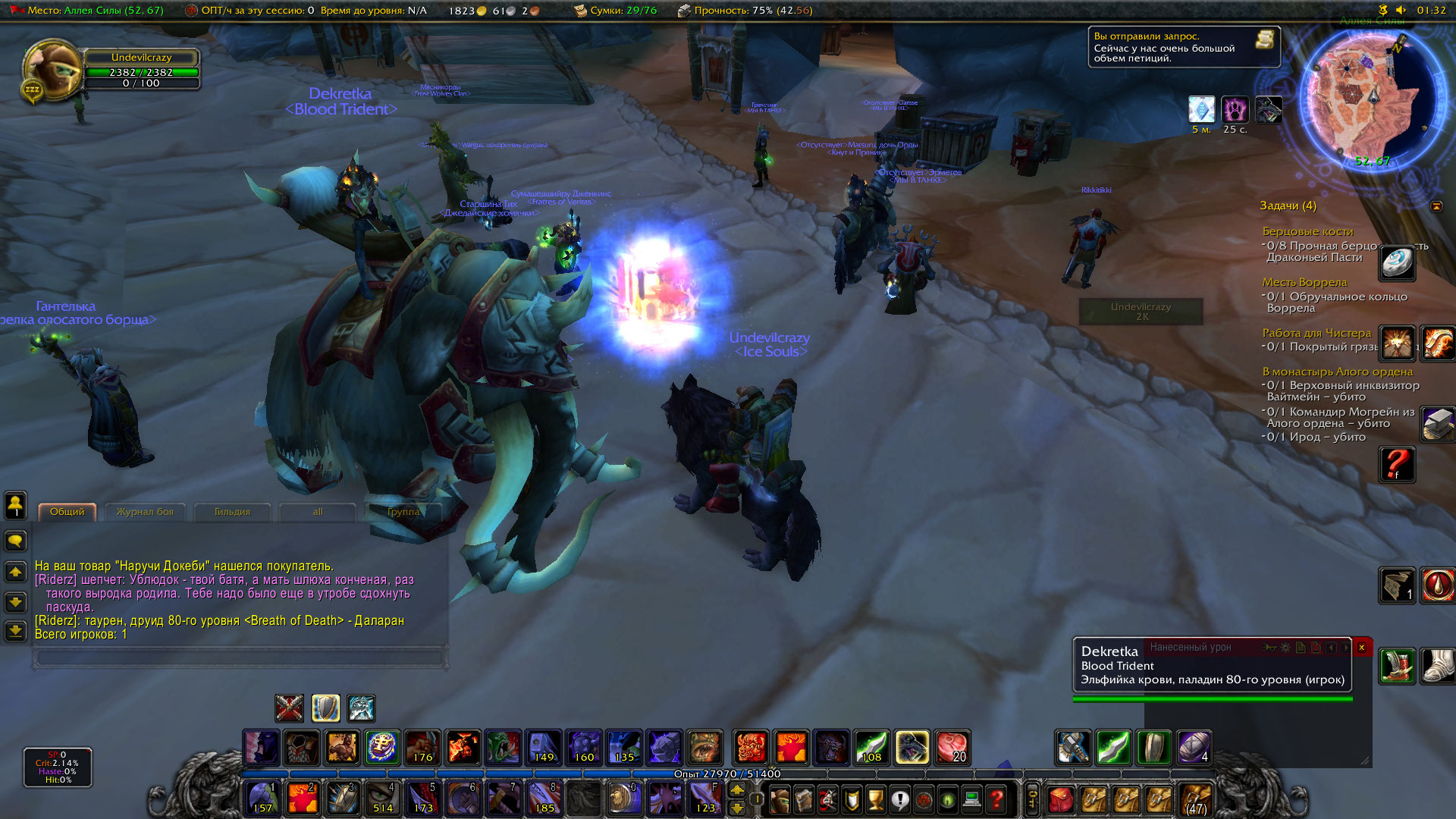
Task: Select the Гильдия chat tab
Action: pyautogui.click(x=232, y=512)
